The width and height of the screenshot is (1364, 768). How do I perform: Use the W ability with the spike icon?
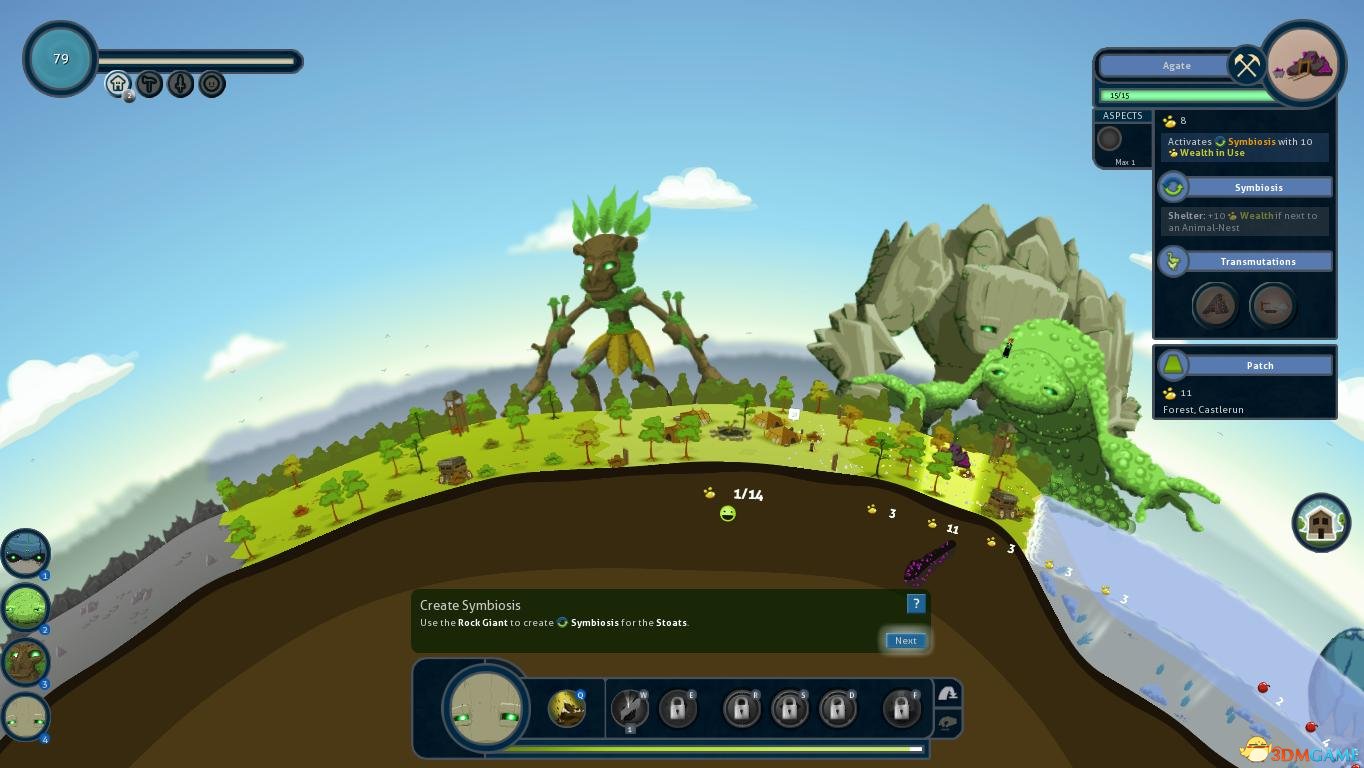pos(629,709)
